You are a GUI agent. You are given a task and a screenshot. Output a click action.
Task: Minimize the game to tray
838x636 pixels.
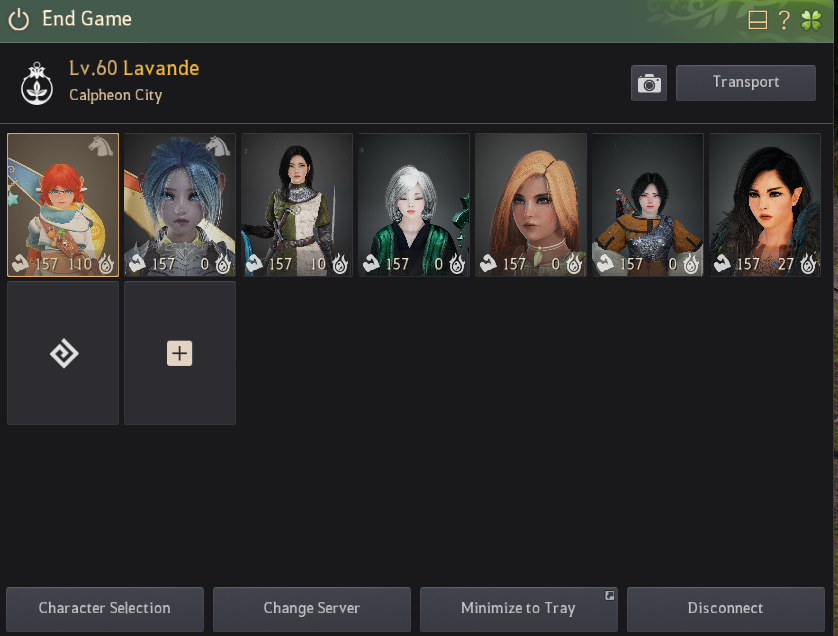[x=518, y=608]
